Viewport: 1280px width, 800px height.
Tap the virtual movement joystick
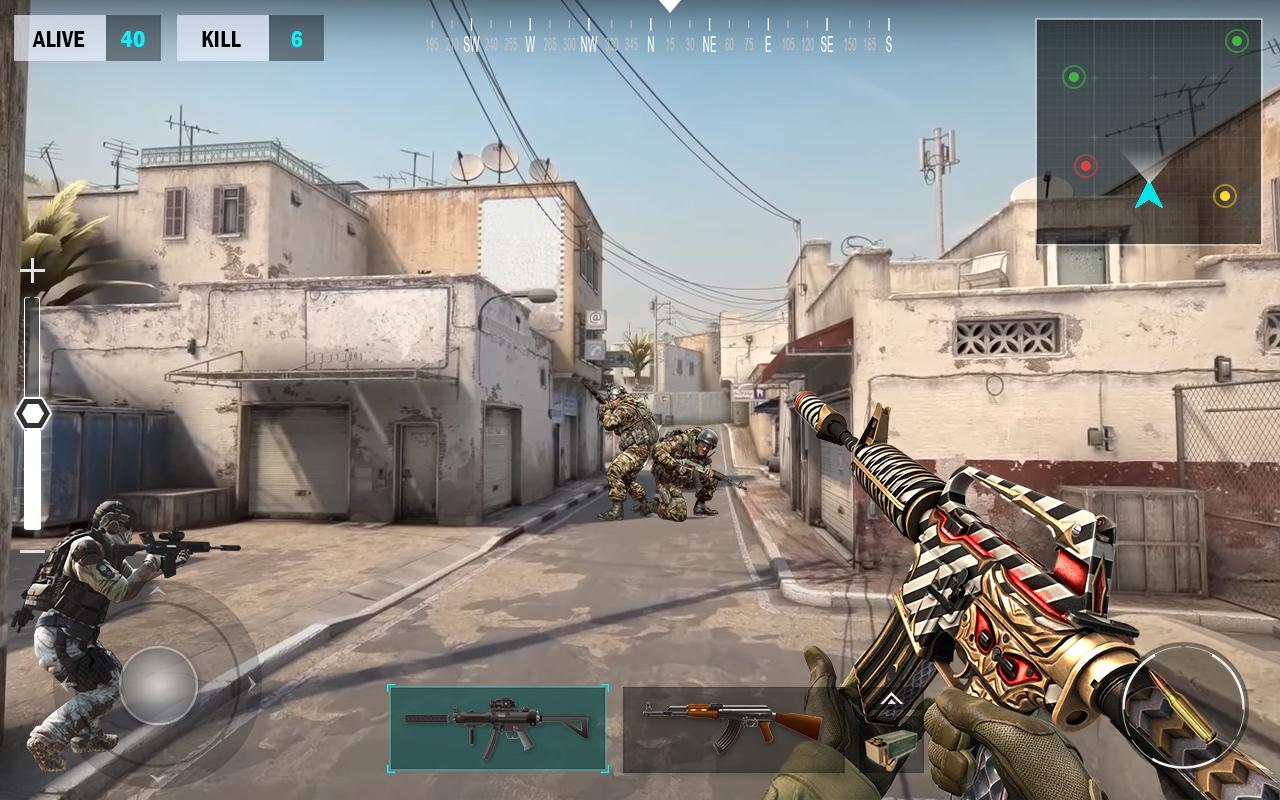point(159,685)
